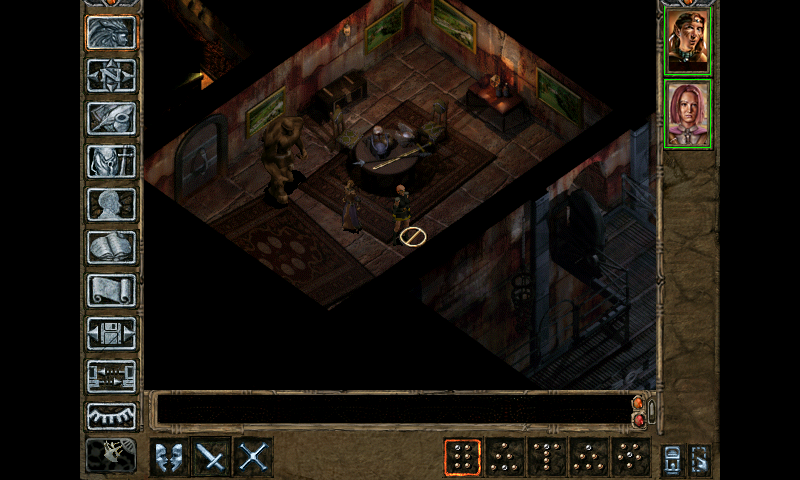Open the priest scroll button
The width and height of the screenshot is (800, 480).
(x=111, y=290)
